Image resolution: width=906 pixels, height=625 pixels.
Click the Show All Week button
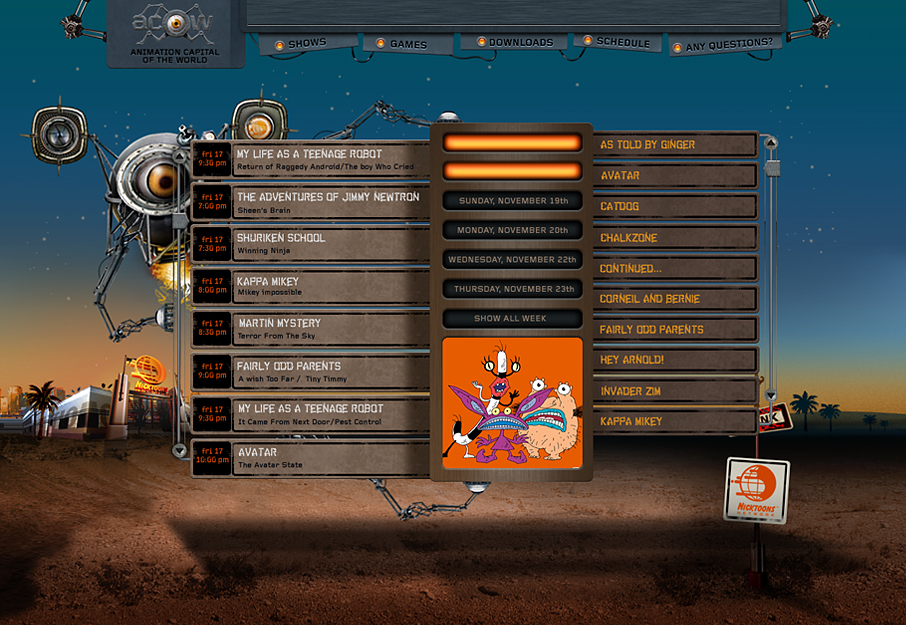[x=512, y=319]
